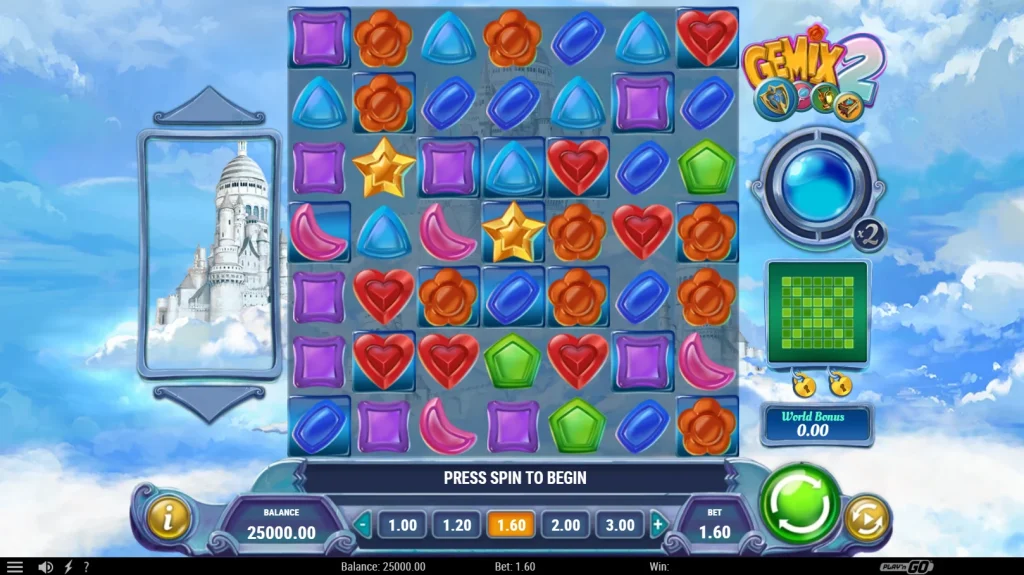
Task: Select the 1.00 bet value
Action: [402, 525]
